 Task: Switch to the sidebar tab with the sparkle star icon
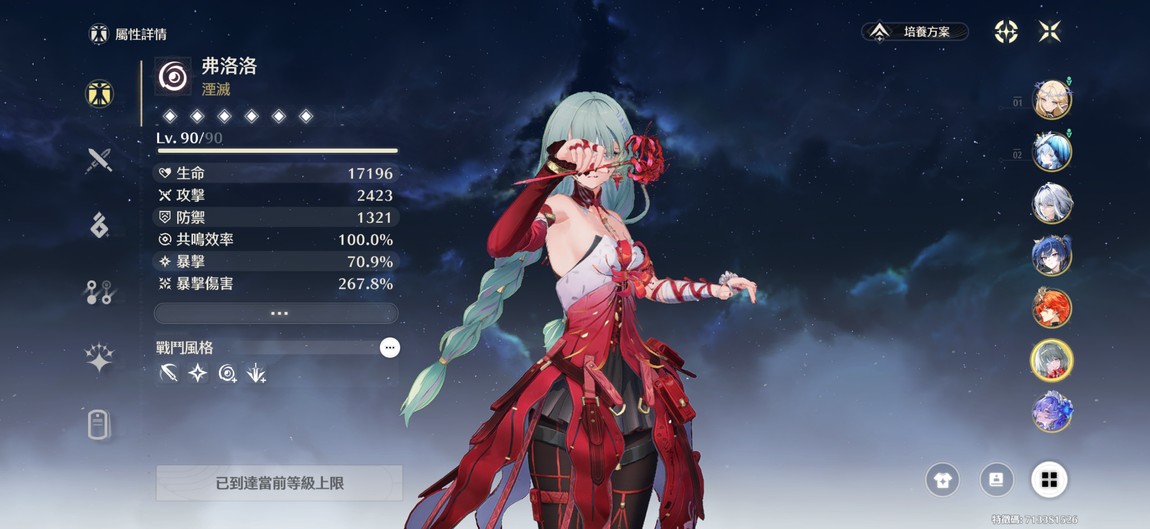[99, 358]
